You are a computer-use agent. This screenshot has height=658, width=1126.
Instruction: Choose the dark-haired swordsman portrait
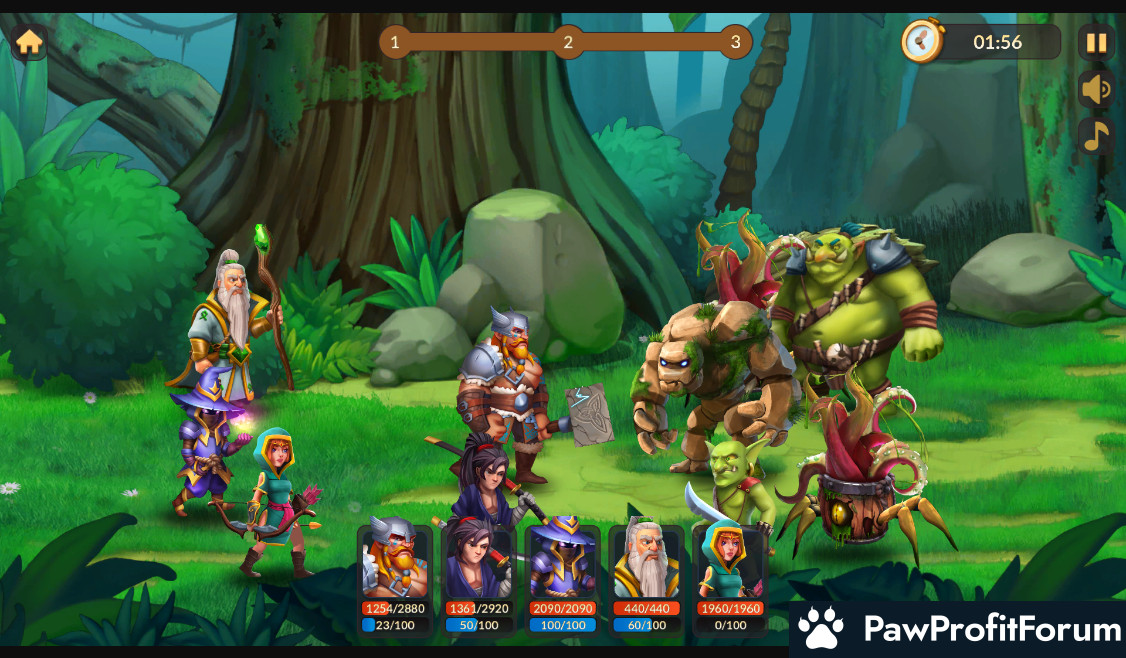[x=478, y=560]
